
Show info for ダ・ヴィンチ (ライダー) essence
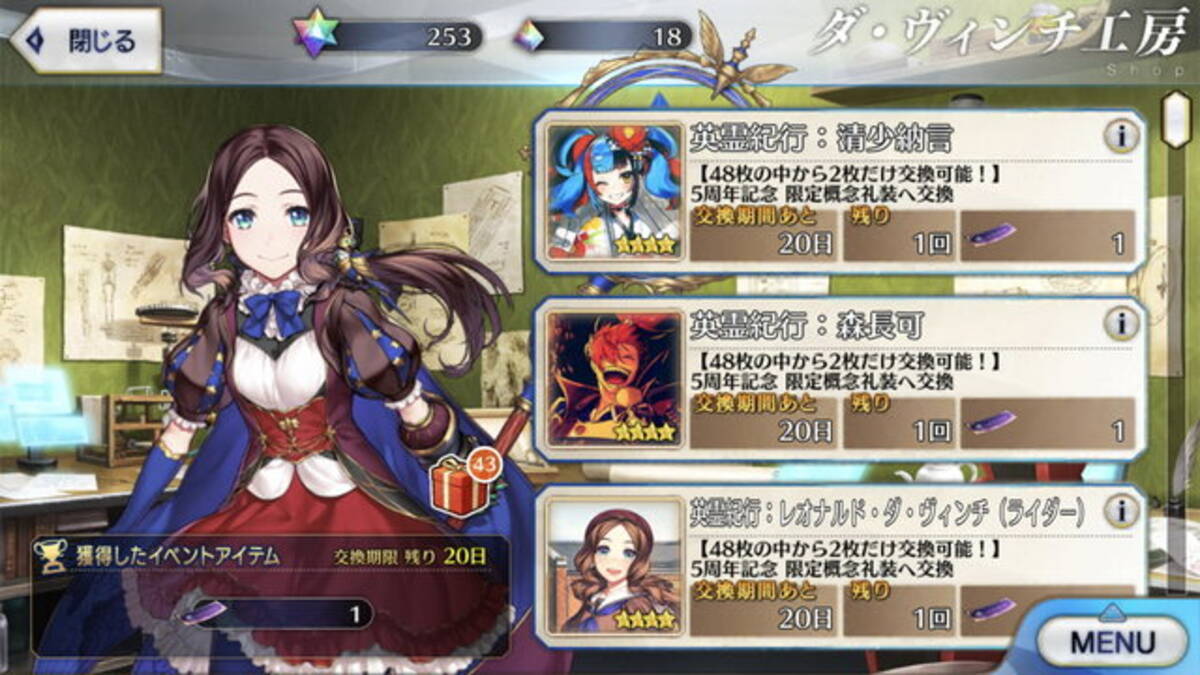click(1121, 511)
